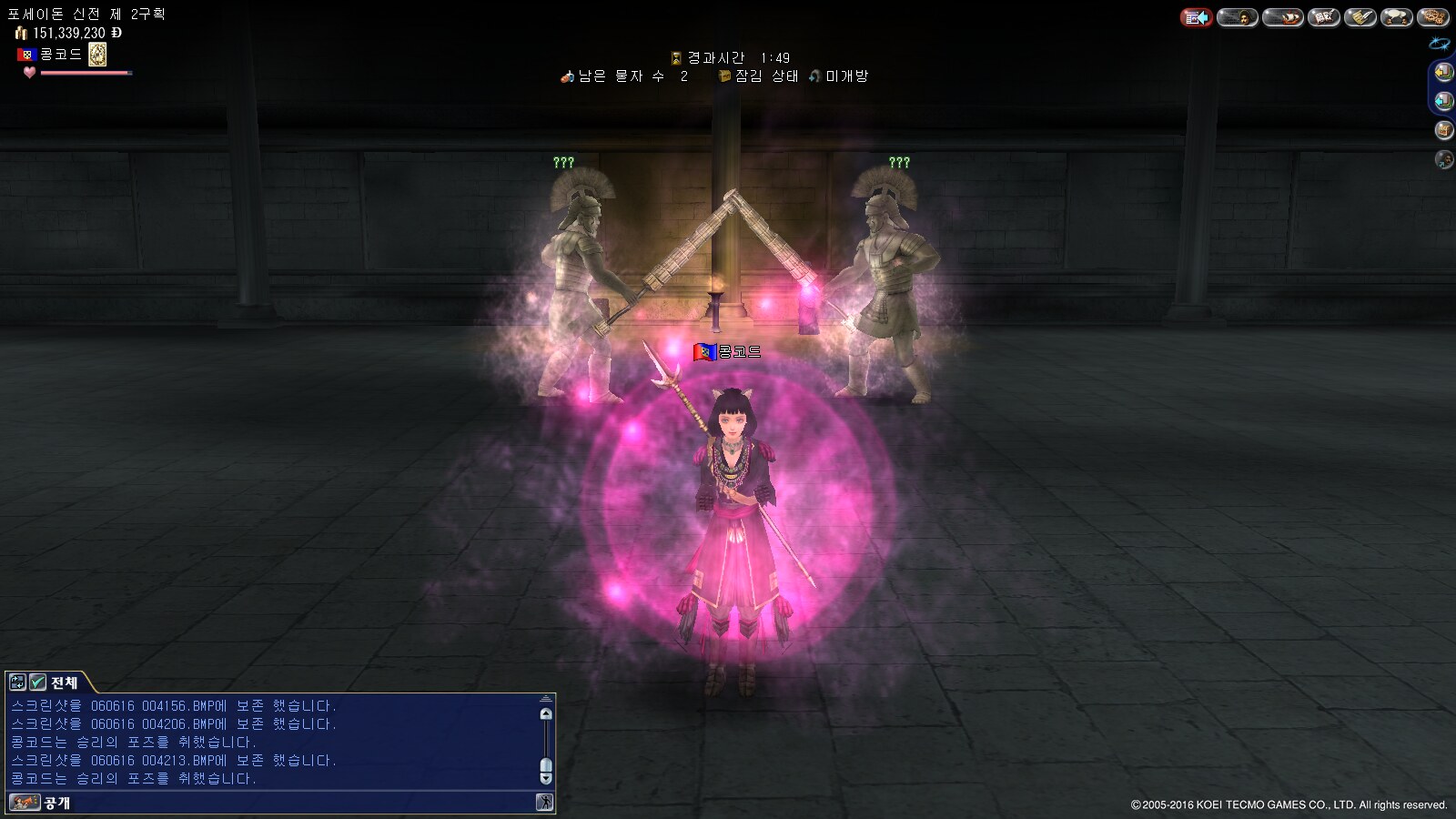Click the golden card icon beside player name
Image resolution: width=1456 pixels, height=819 pixels.
[97, 55]
